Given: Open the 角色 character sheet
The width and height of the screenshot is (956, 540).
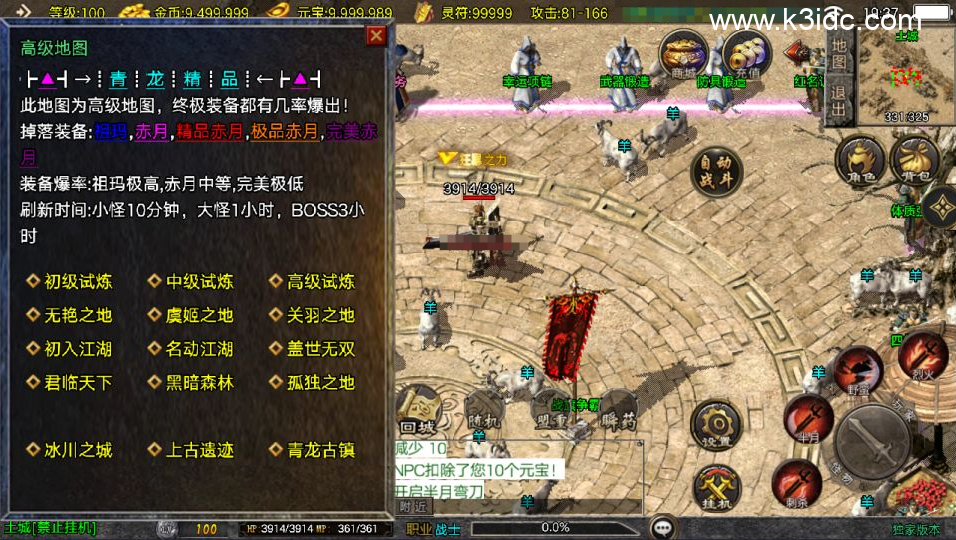Looking at the screenshot, I should pos(859,161).
